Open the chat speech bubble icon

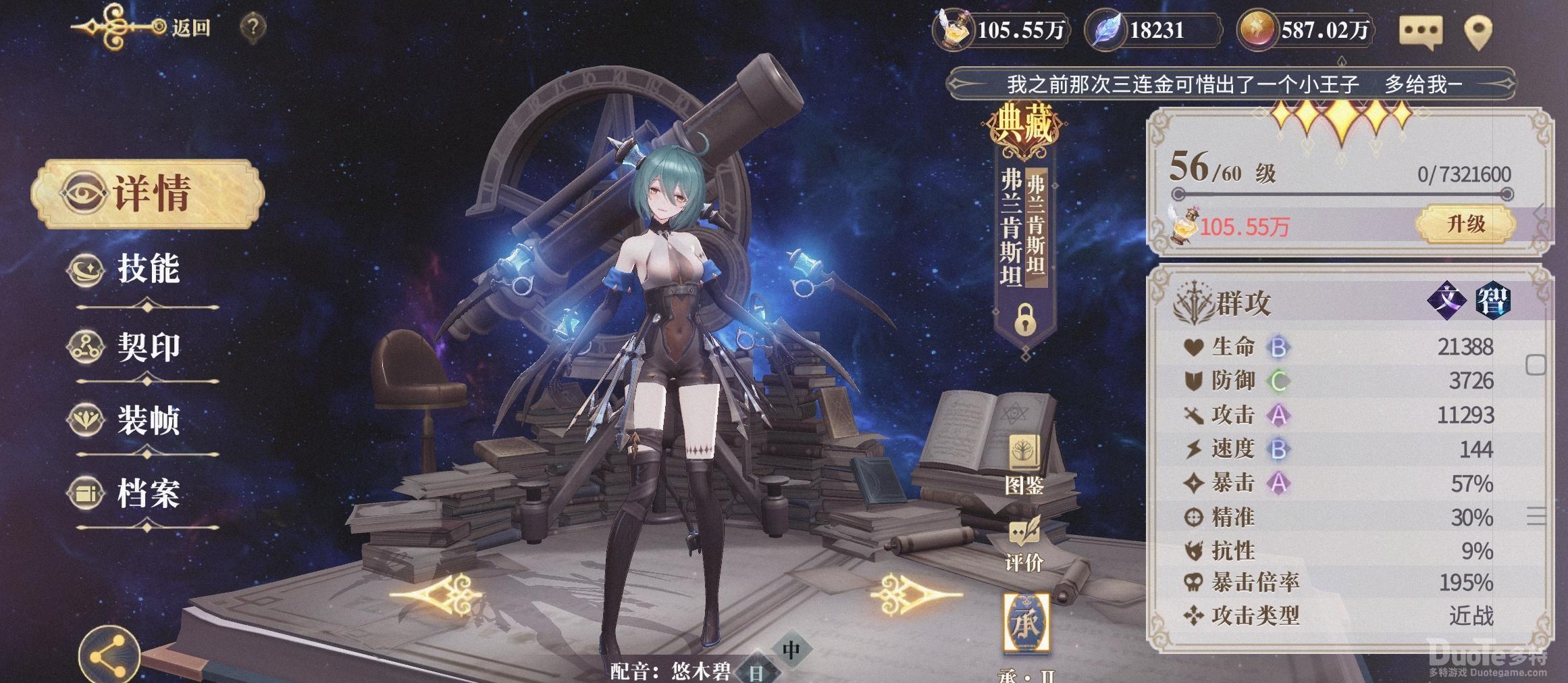coord(1420,31)
